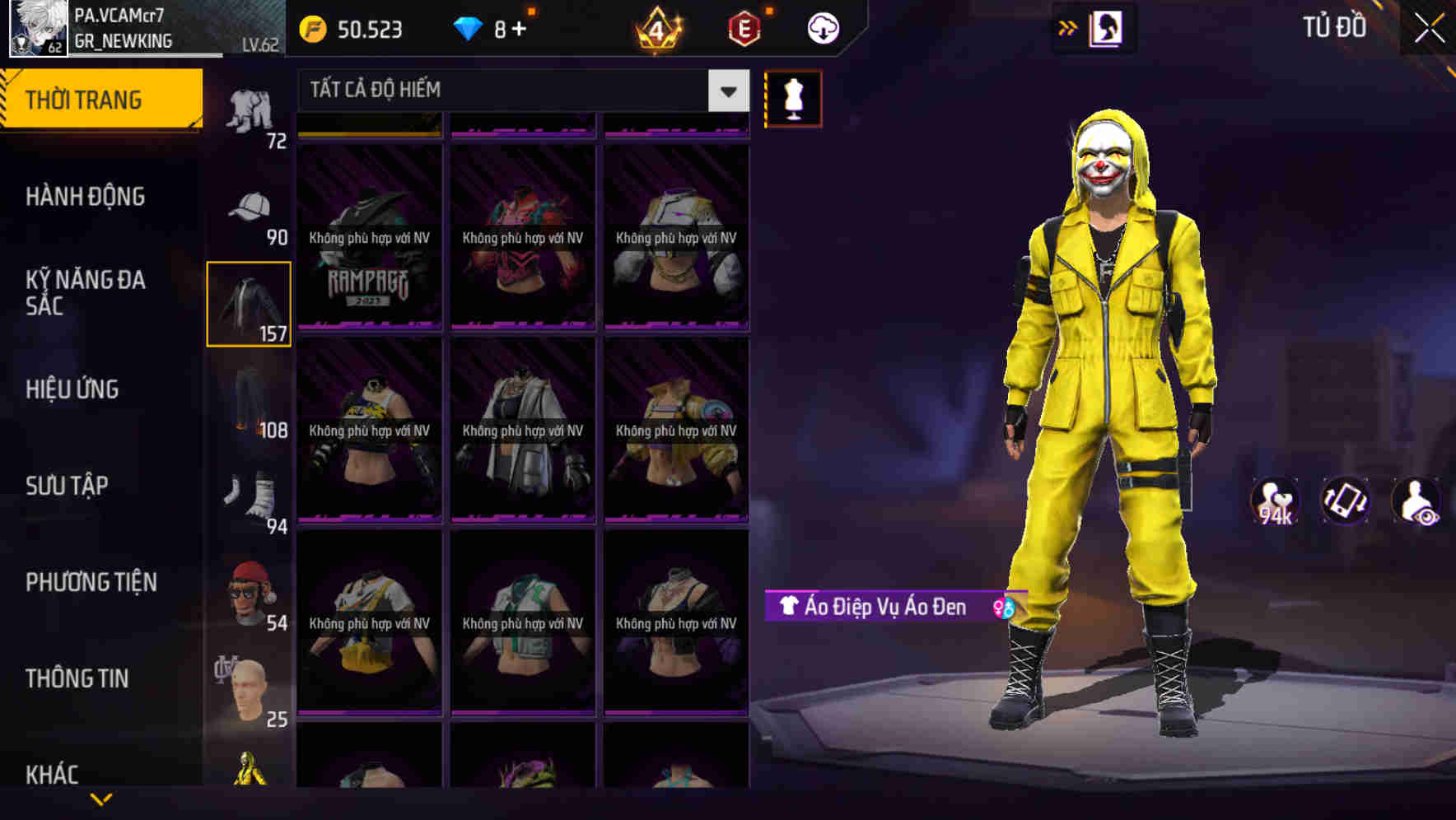This screenshot has width=1456, height=820.
Task: Click the mannequin preset outfit icon
Action: [793, 97]
